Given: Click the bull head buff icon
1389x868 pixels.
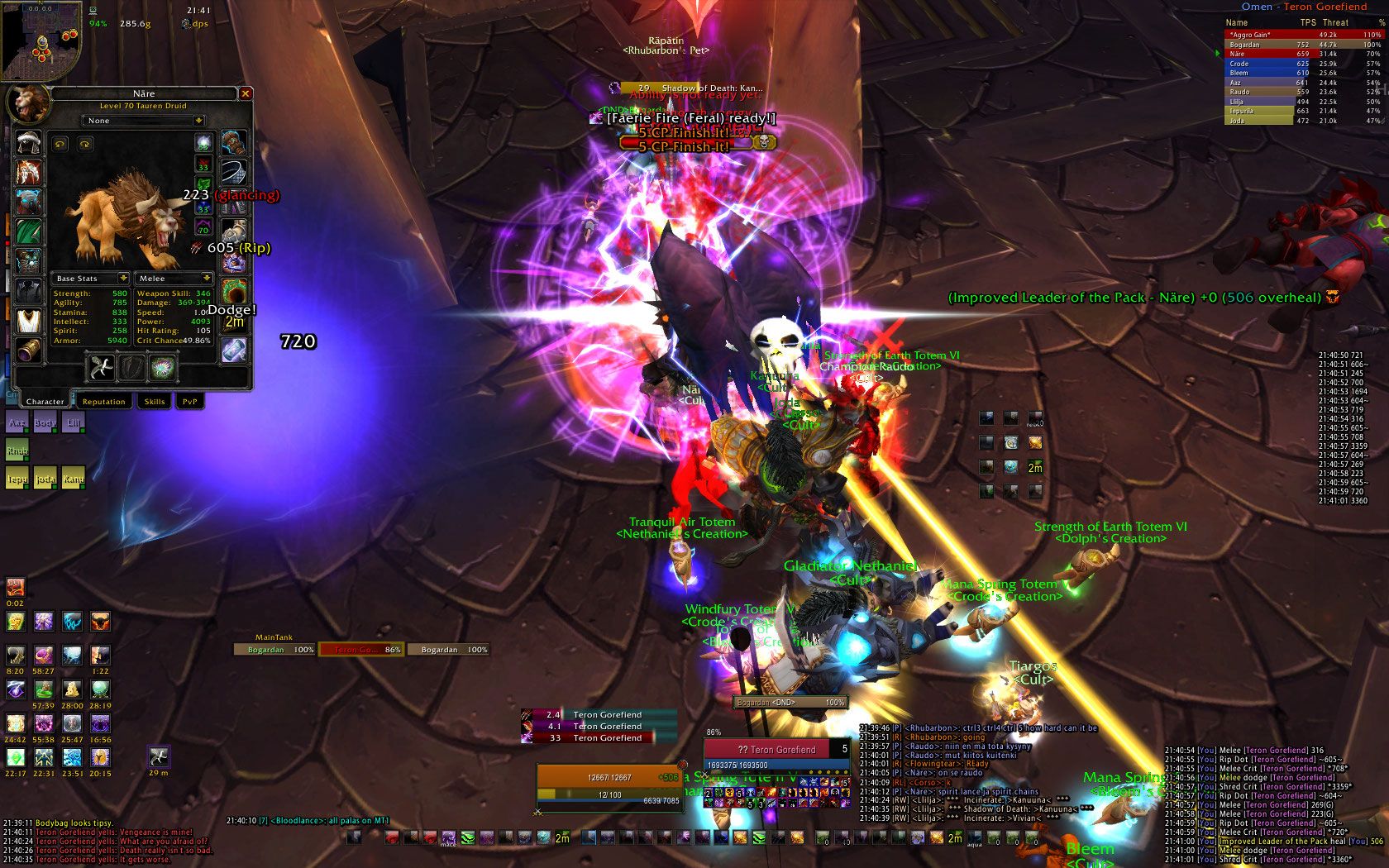Looking at the screenshot, I should tap(100, 621).
